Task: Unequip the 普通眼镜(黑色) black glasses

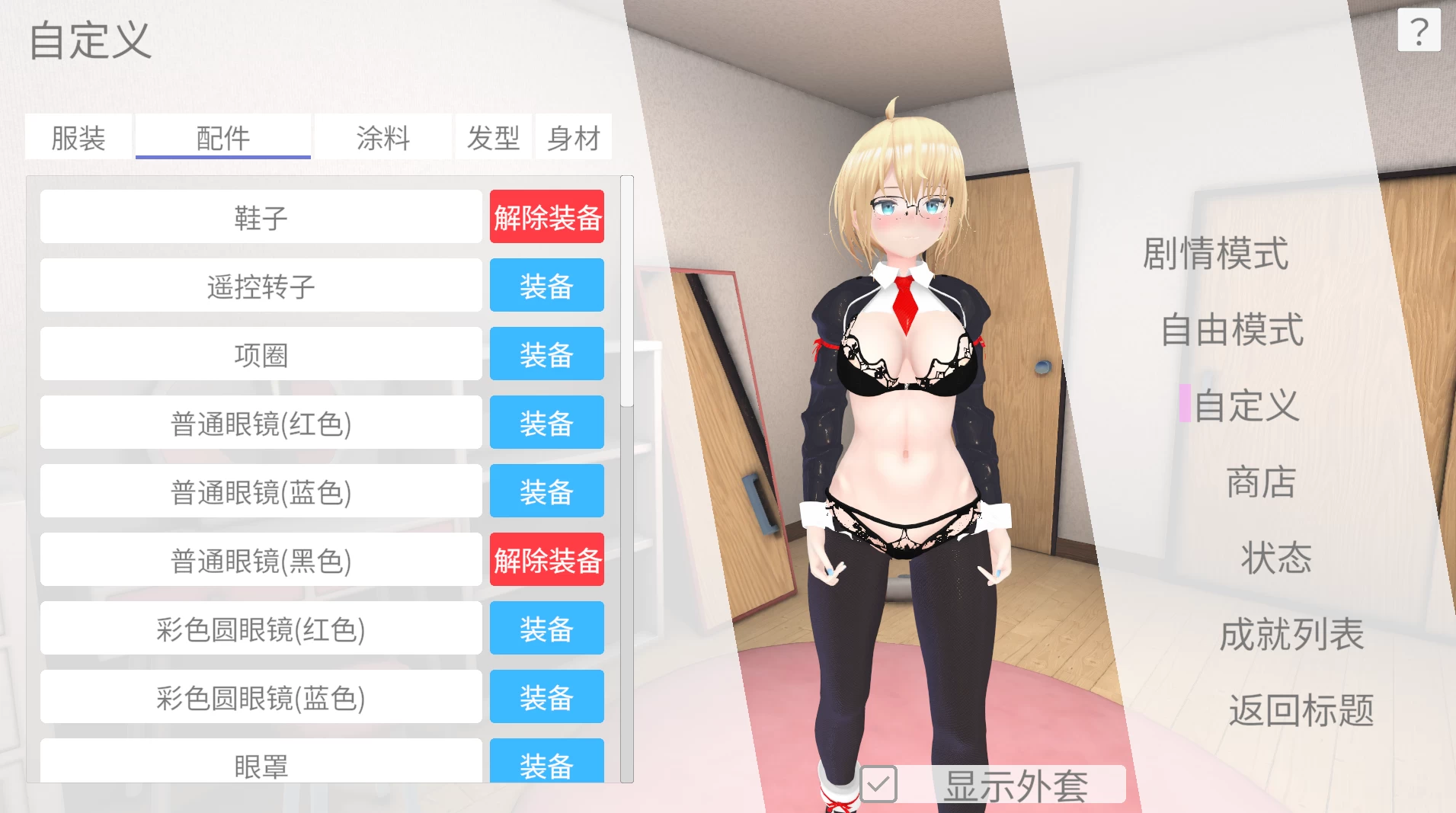Action: (547, 559)
